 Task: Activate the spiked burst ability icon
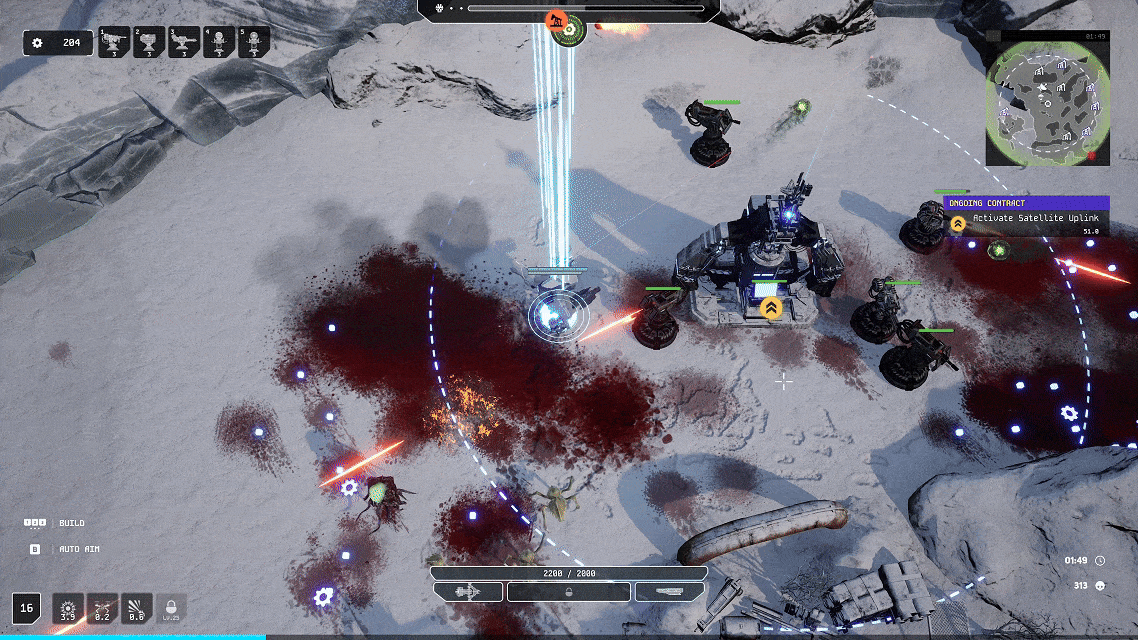tap(68, 608)
